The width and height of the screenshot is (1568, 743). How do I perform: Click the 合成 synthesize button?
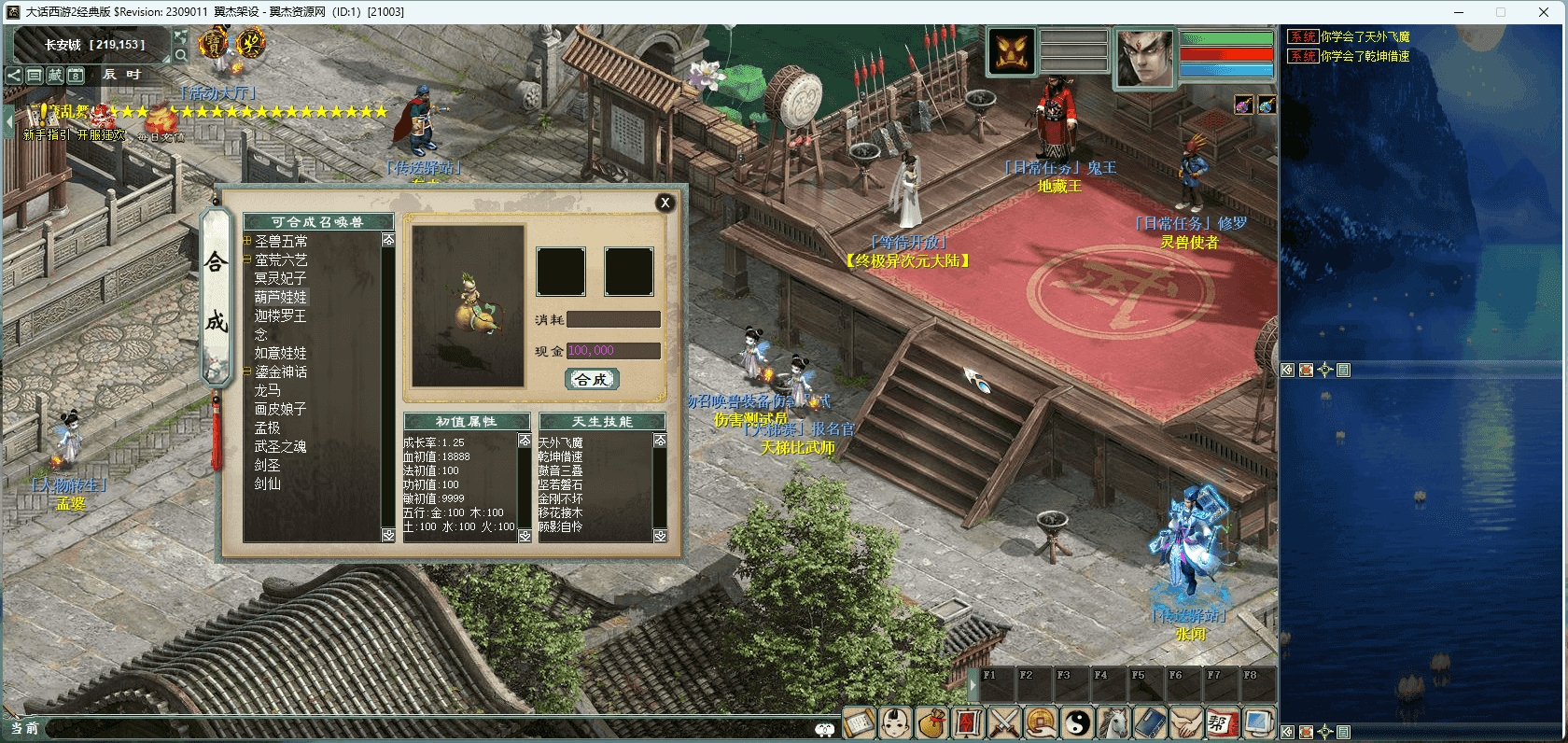click(592, 379)
